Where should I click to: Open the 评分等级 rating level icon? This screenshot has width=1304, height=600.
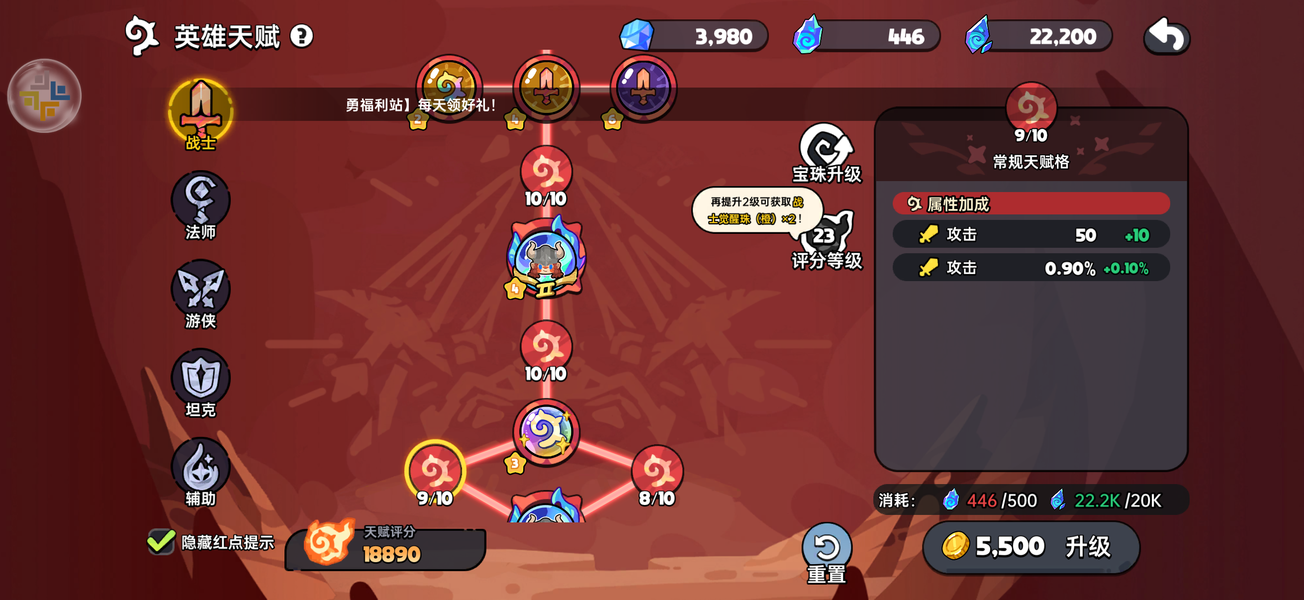pos(826,238)
